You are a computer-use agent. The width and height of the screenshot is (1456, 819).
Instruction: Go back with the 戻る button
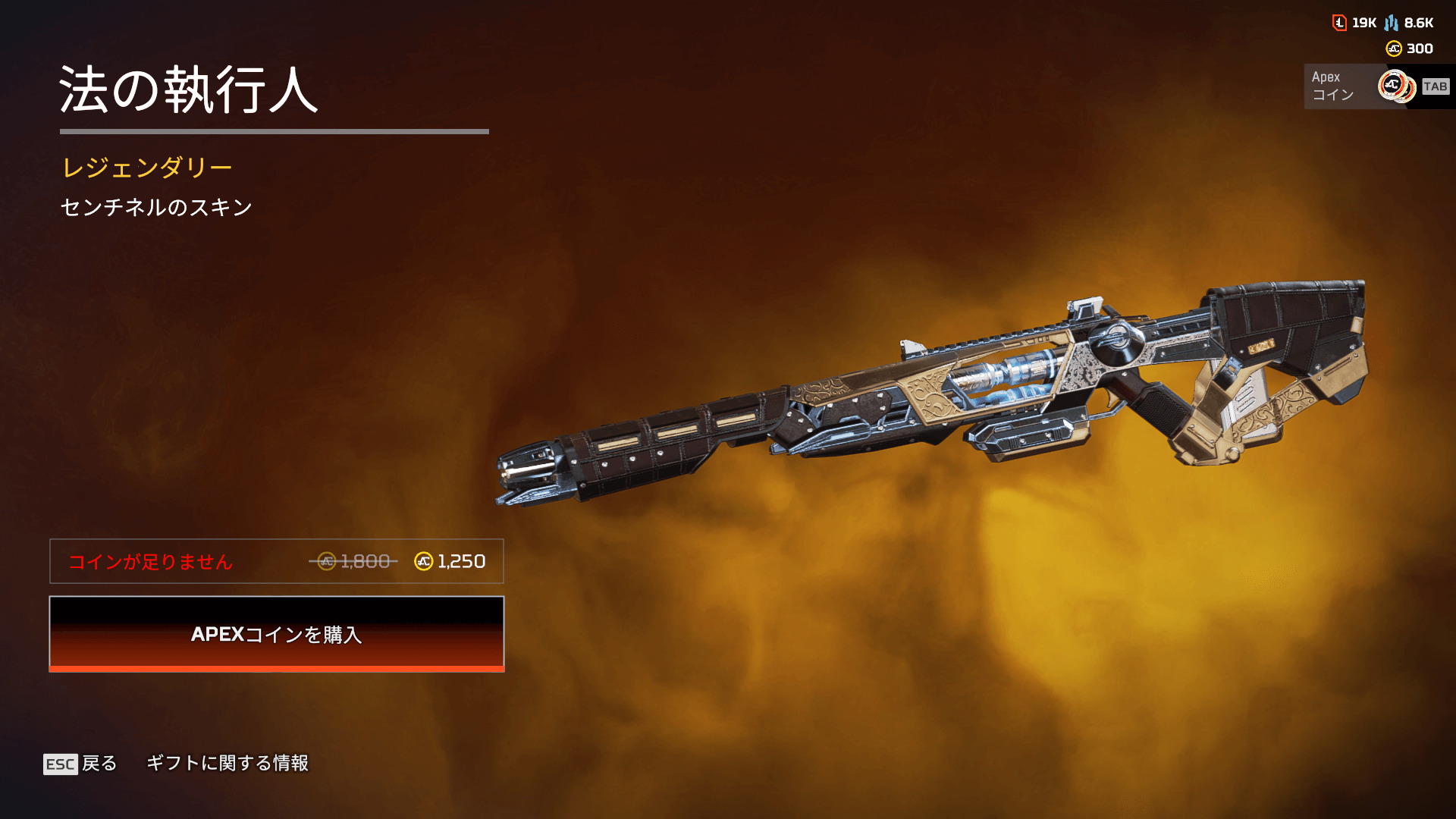(x=81, y=764)
